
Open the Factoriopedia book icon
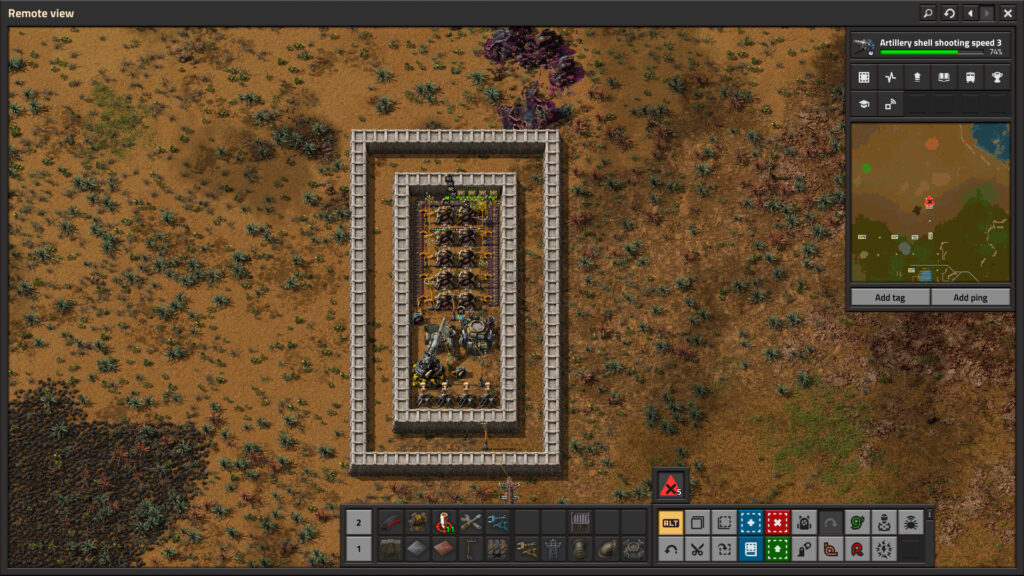[943, 77]
